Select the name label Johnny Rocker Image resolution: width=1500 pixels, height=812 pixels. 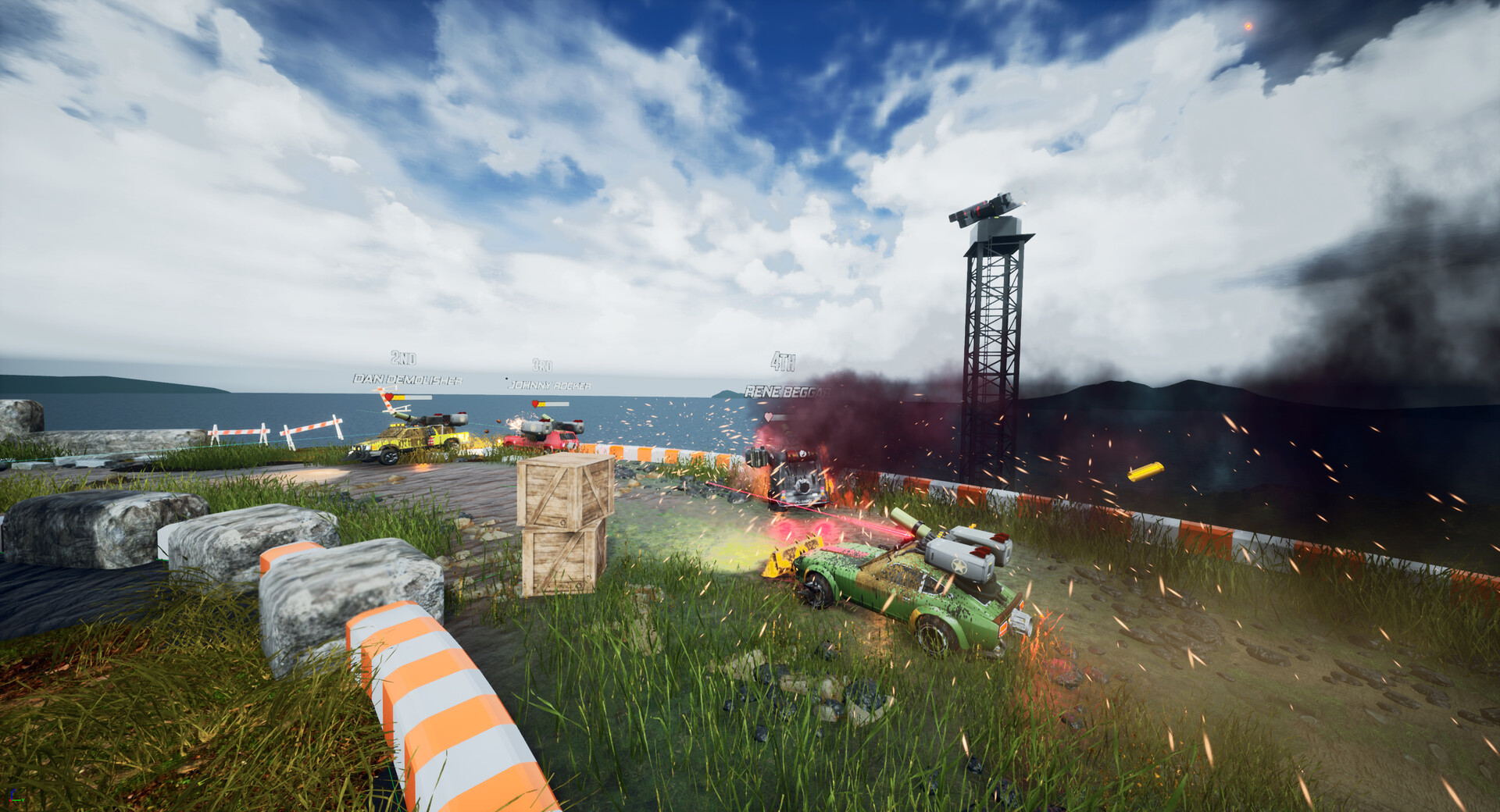(x=552, y=384)
